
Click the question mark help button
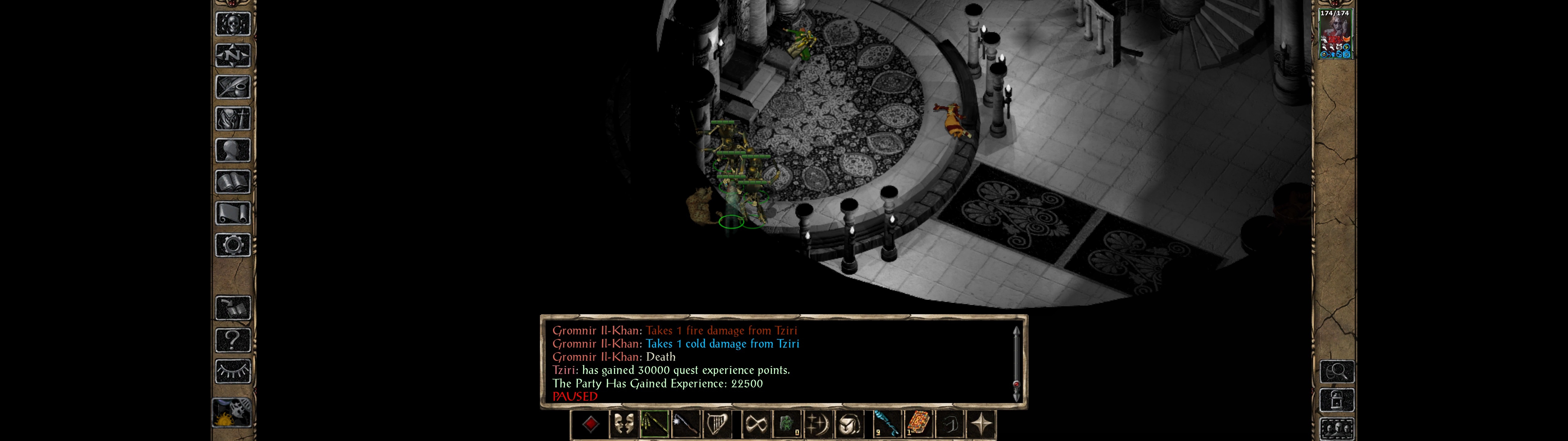233,340
